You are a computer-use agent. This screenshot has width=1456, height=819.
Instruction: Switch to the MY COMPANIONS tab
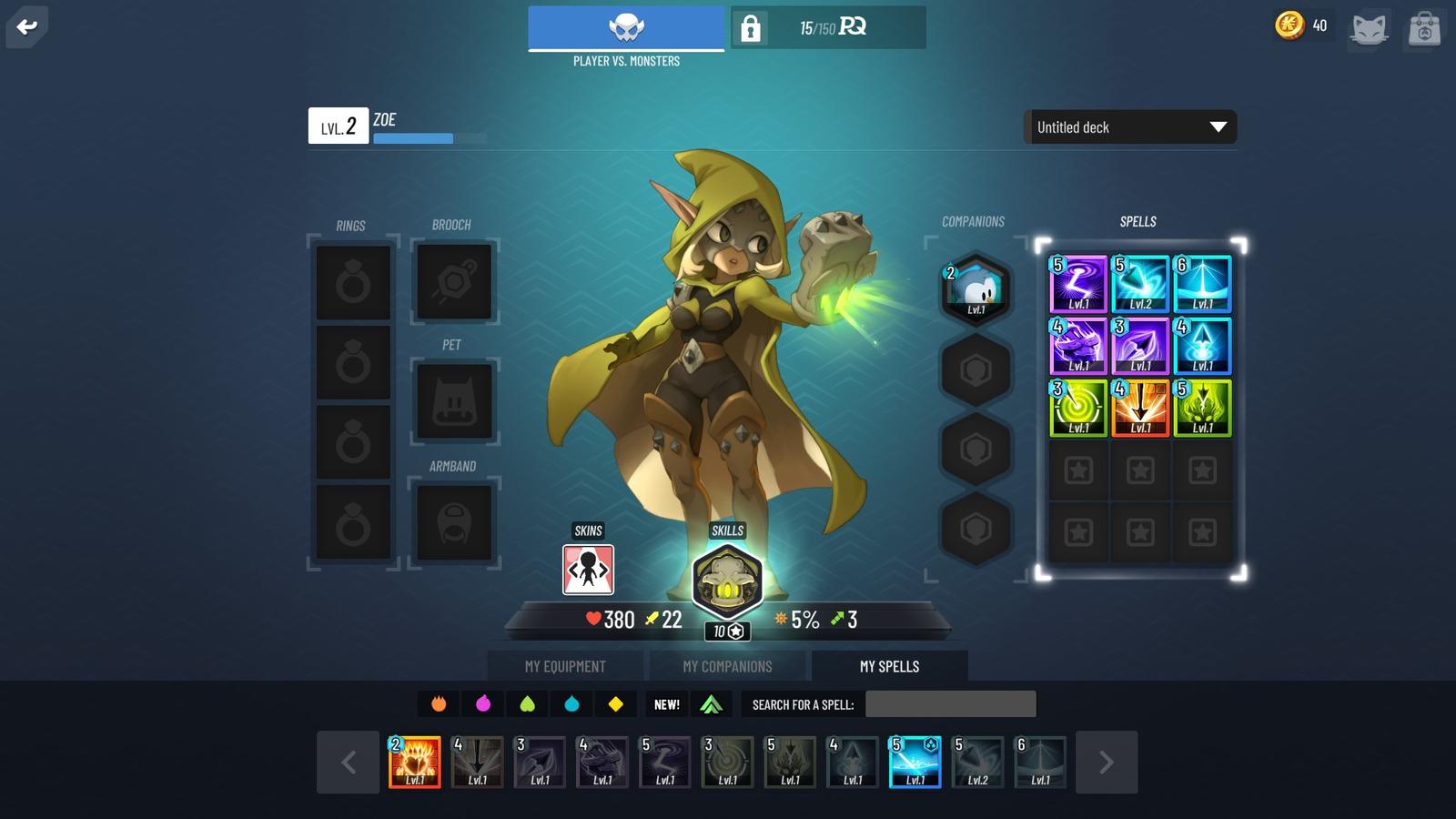[x=728, y=666]
